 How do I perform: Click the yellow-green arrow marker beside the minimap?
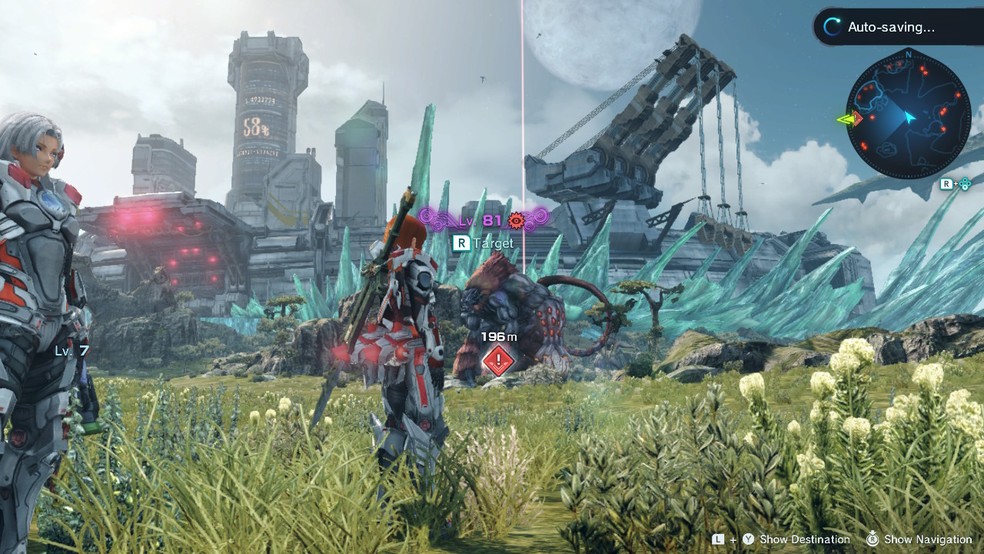click(x=850, y=120)
